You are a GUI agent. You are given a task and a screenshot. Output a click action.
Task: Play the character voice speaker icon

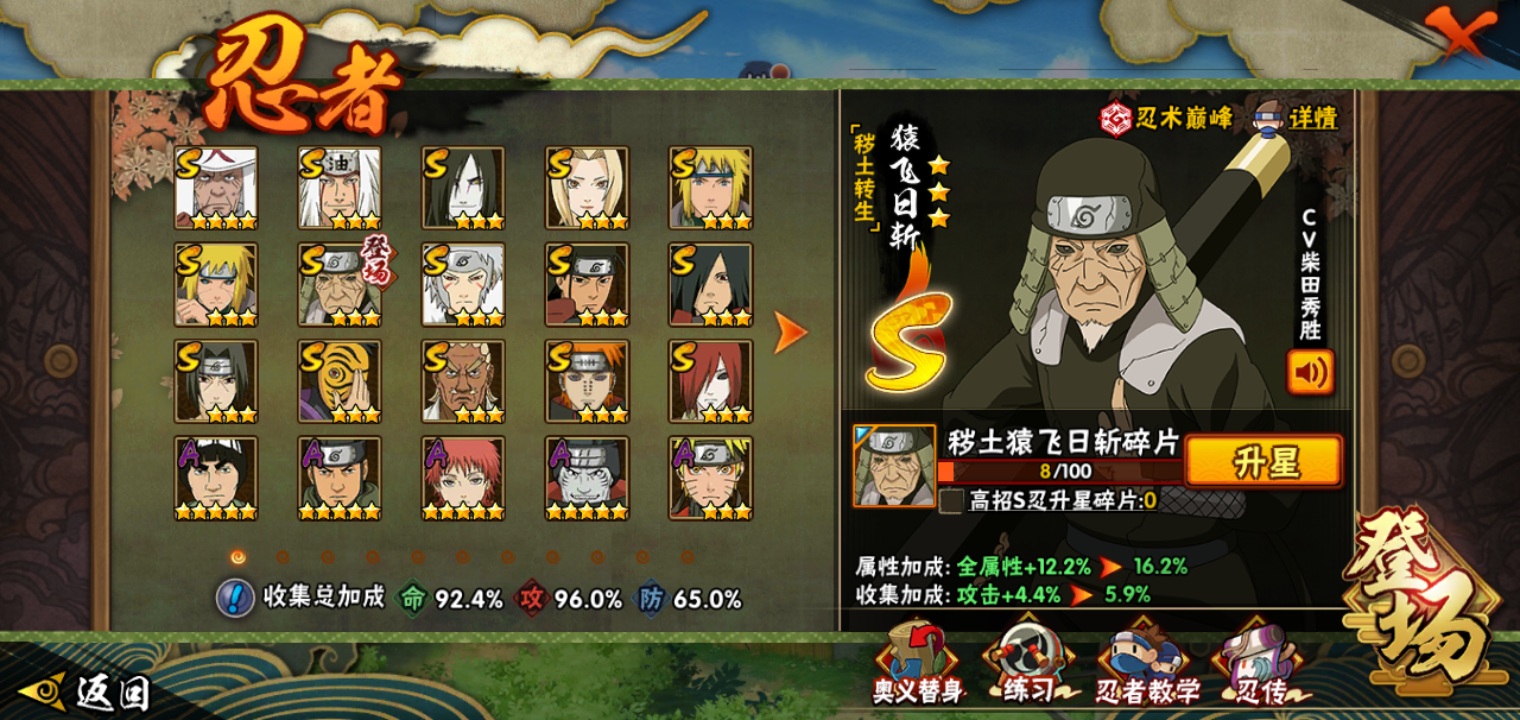click(x=1309, y=371)
